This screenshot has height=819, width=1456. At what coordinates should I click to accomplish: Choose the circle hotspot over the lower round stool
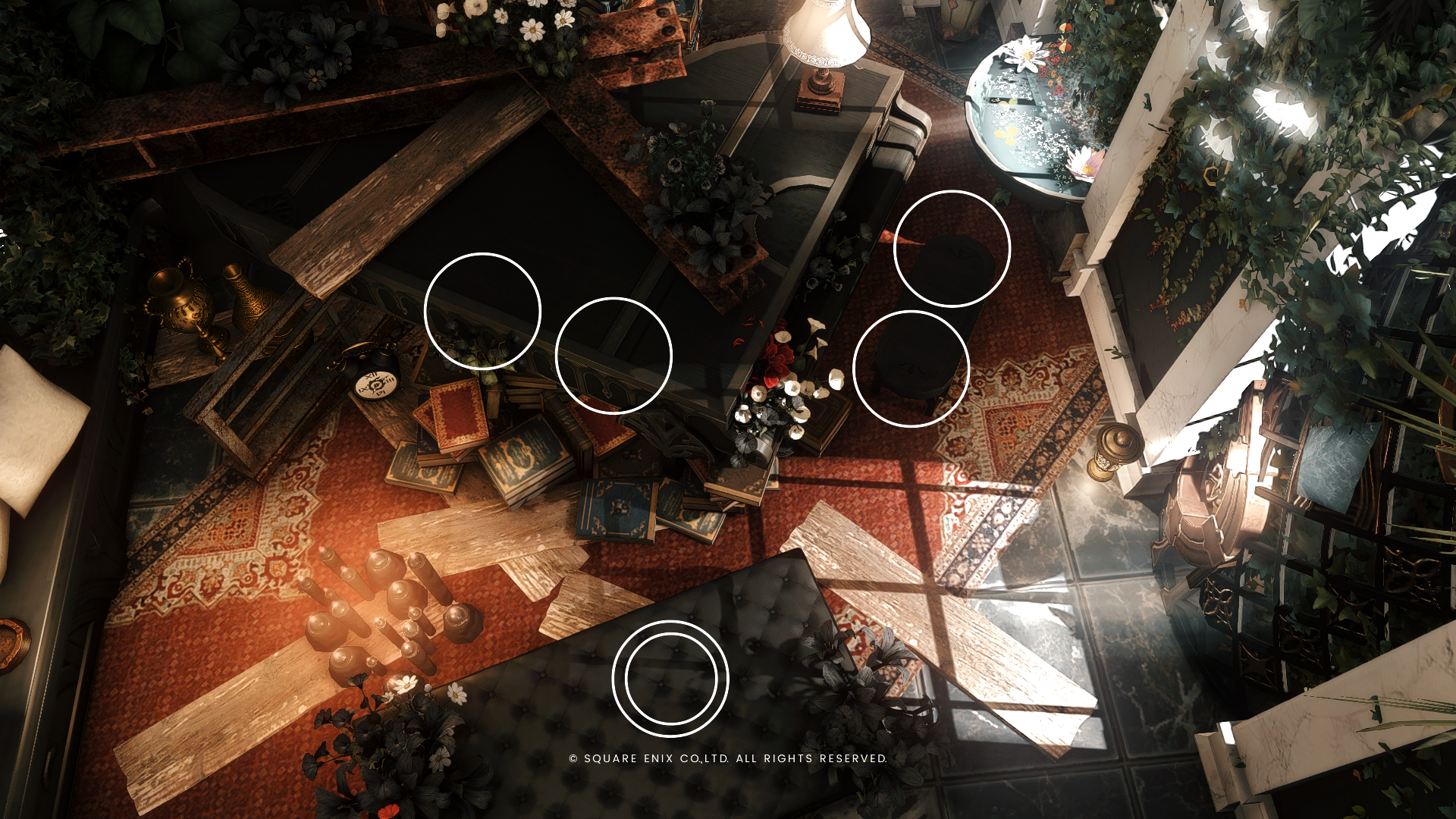click(911, 369)
